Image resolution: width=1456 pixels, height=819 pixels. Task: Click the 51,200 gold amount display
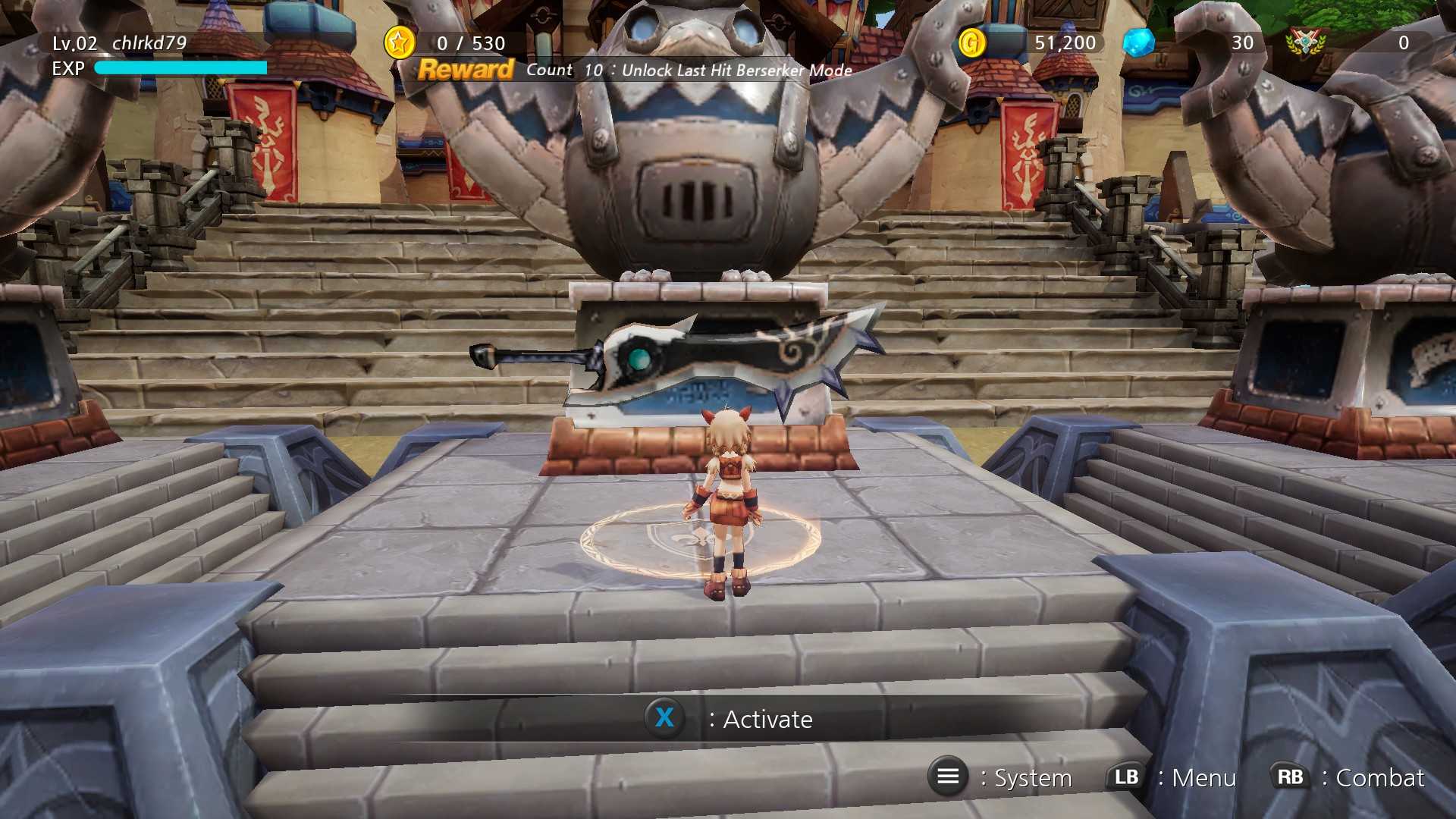click(x=1064, y=43)
